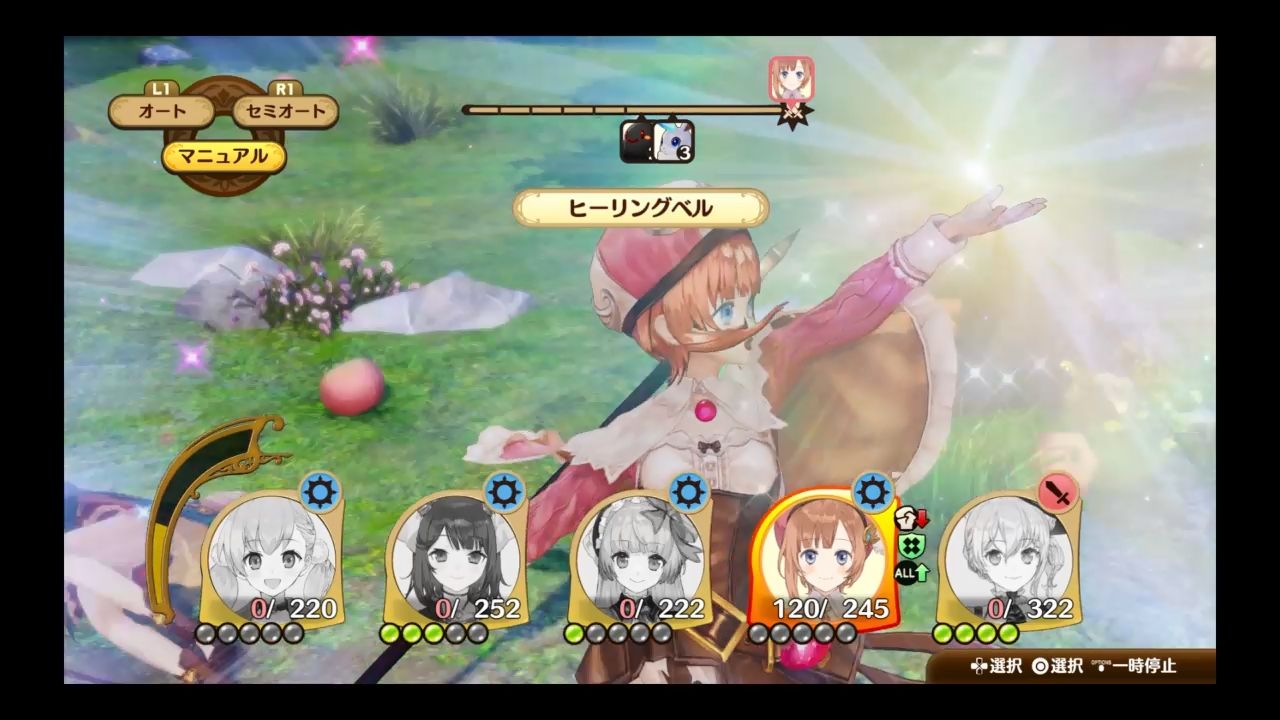Switch to マニュアル manual mode
Viewport: 1280px width, 720px height.
[222, 157]
